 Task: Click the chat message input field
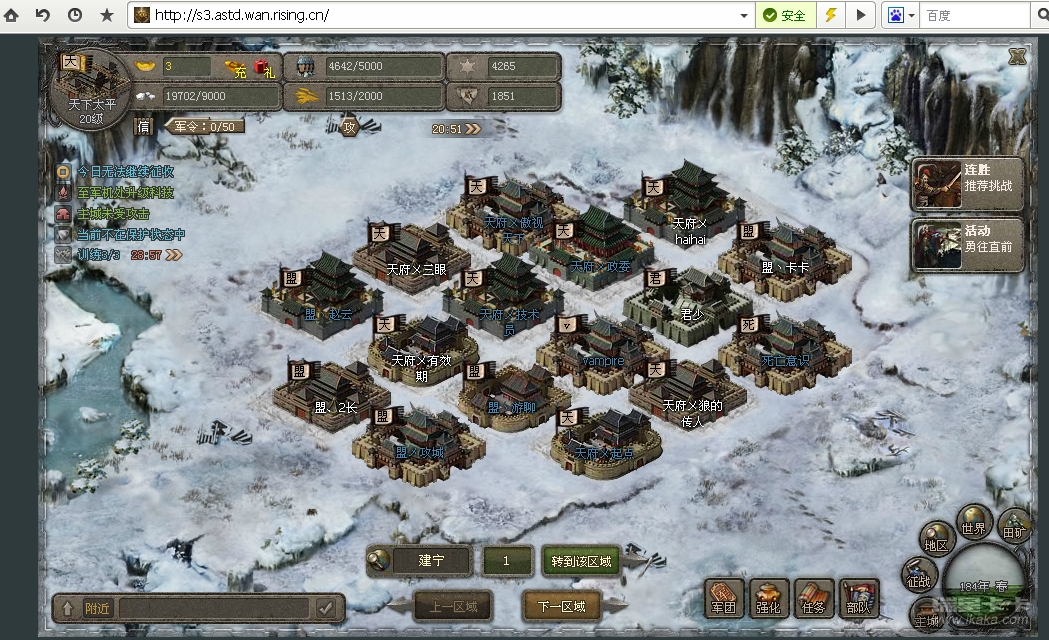click(213, 607)
